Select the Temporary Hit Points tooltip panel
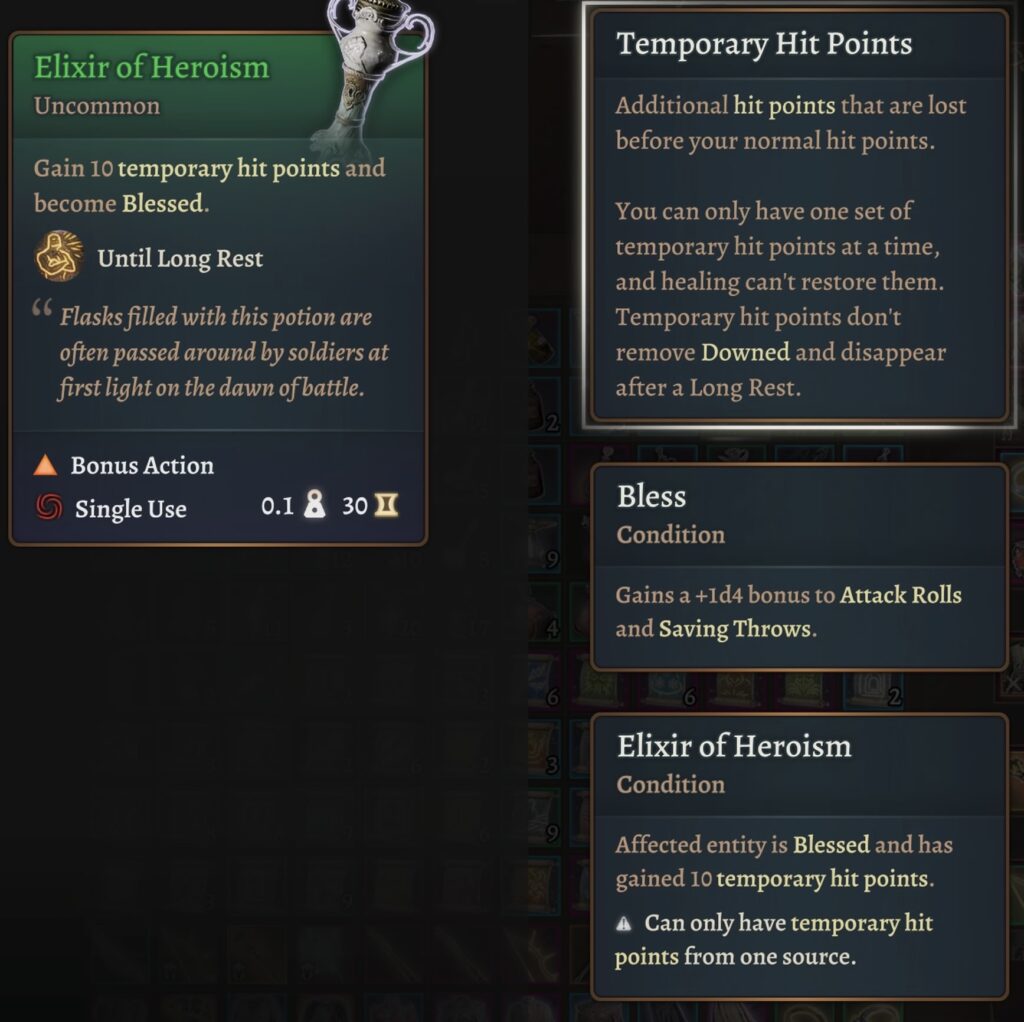 tap(797, 218)
